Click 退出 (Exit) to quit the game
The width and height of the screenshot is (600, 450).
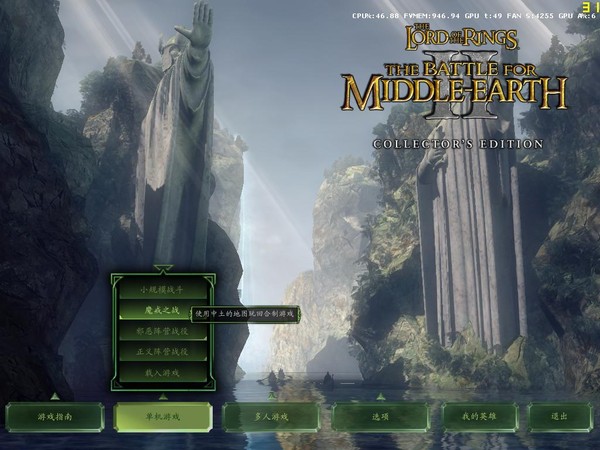click(x=559, y=416)
